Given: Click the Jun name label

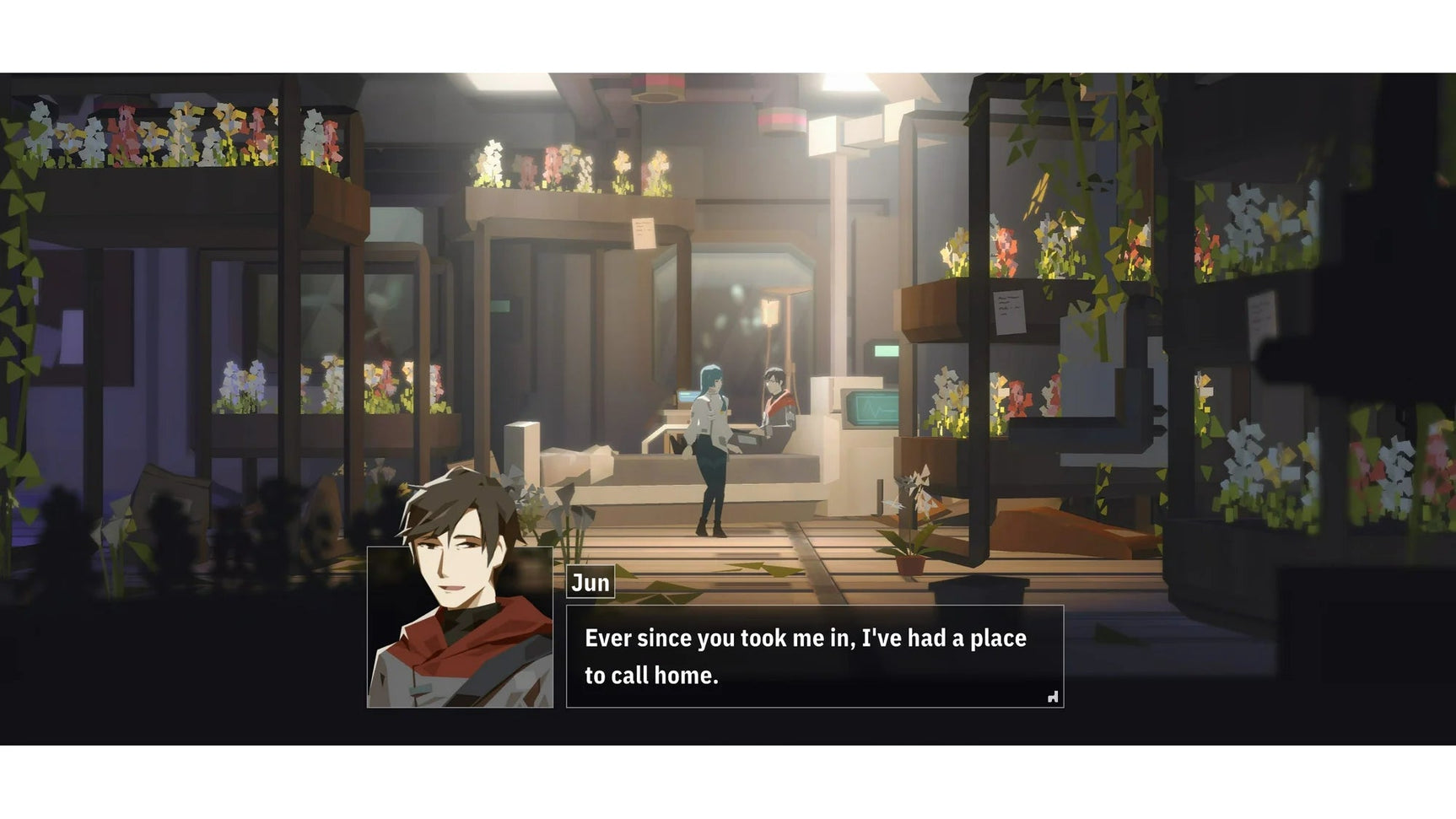Looking at the screenshot, I should pyautogui.click(x=590, y=583).
